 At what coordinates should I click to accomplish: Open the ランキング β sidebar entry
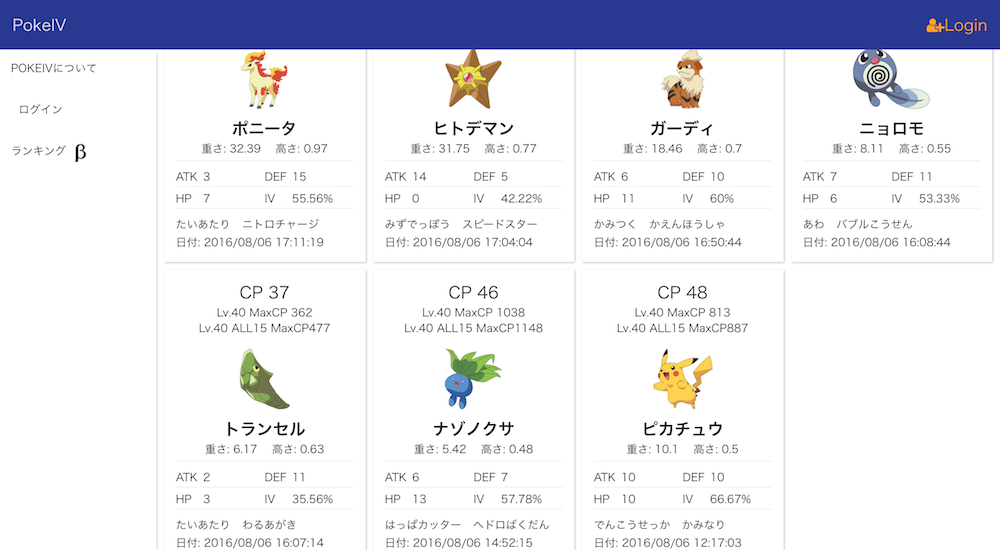pyautogui.click(x=49, y=151)
